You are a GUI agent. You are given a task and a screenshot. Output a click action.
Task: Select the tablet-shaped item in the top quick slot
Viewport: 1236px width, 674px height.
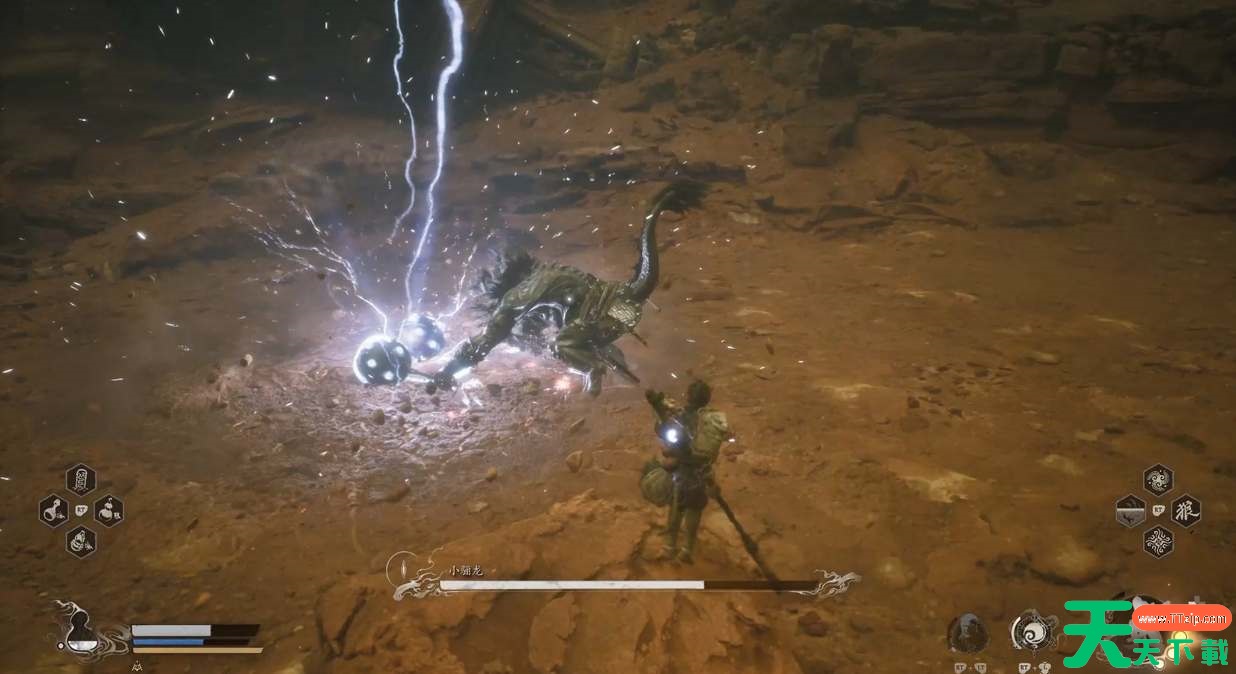(x=80, y=479)
